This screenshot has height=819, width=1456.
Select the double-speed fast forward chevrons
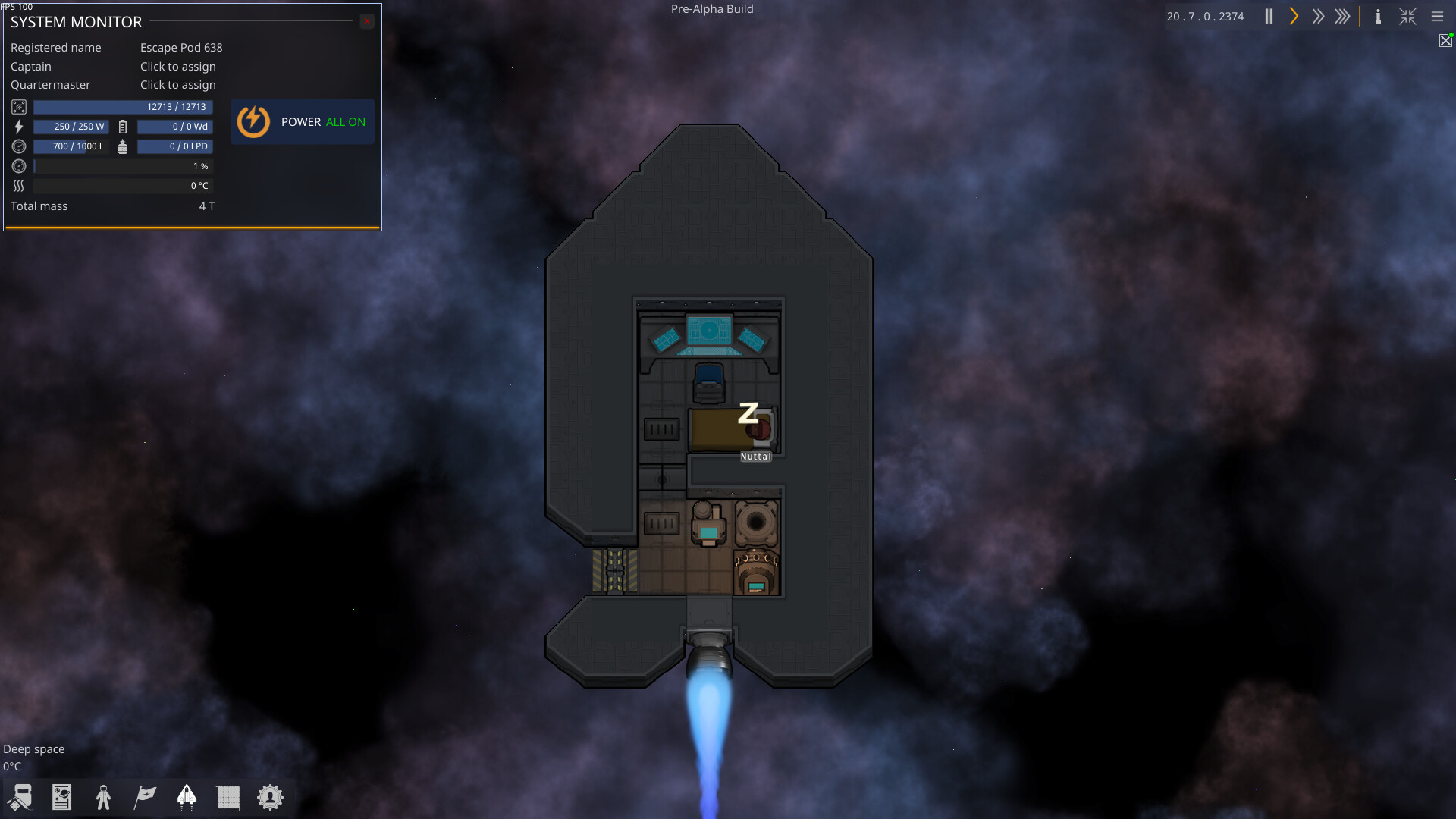[1318, 16]
